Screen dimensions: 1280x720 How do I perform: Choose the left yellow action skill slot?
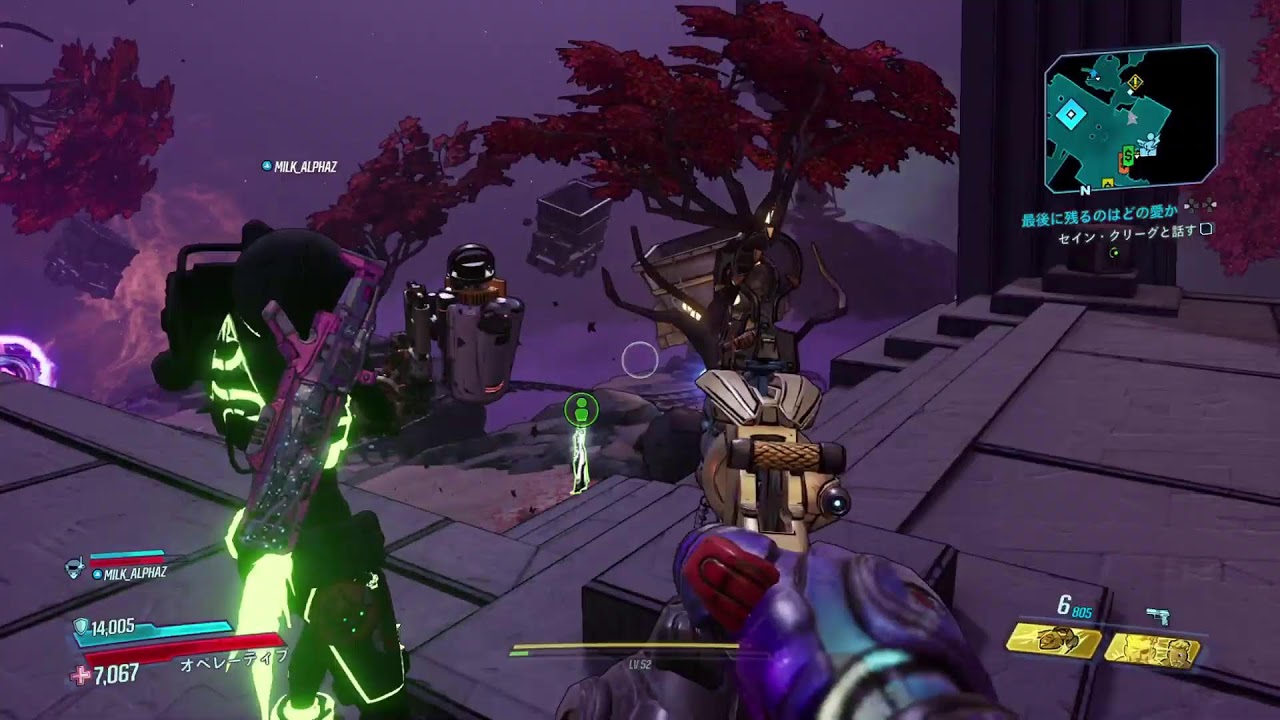(1053, 641)
